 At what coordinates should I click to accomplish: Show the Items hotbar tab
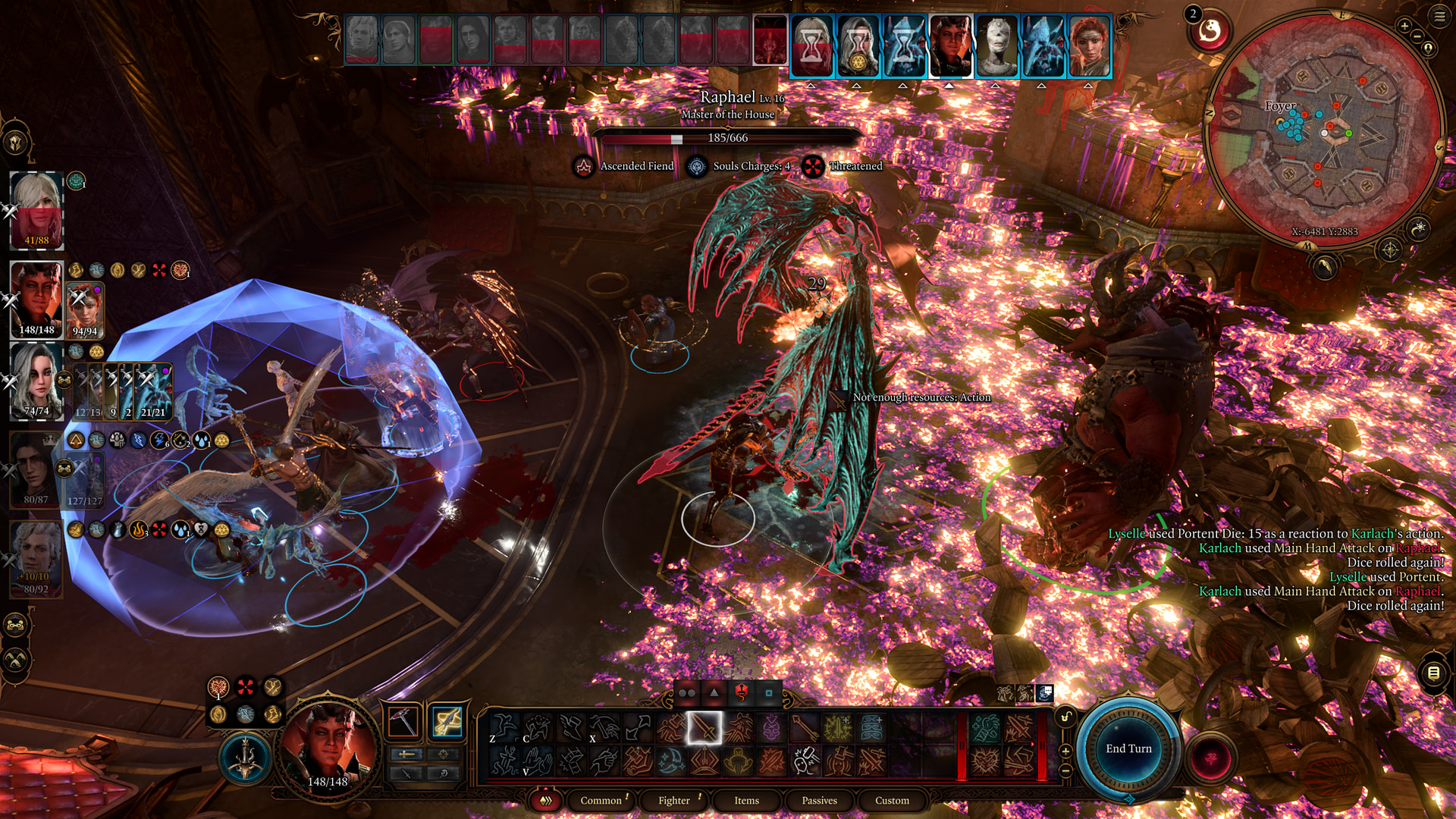coord(746,801)
